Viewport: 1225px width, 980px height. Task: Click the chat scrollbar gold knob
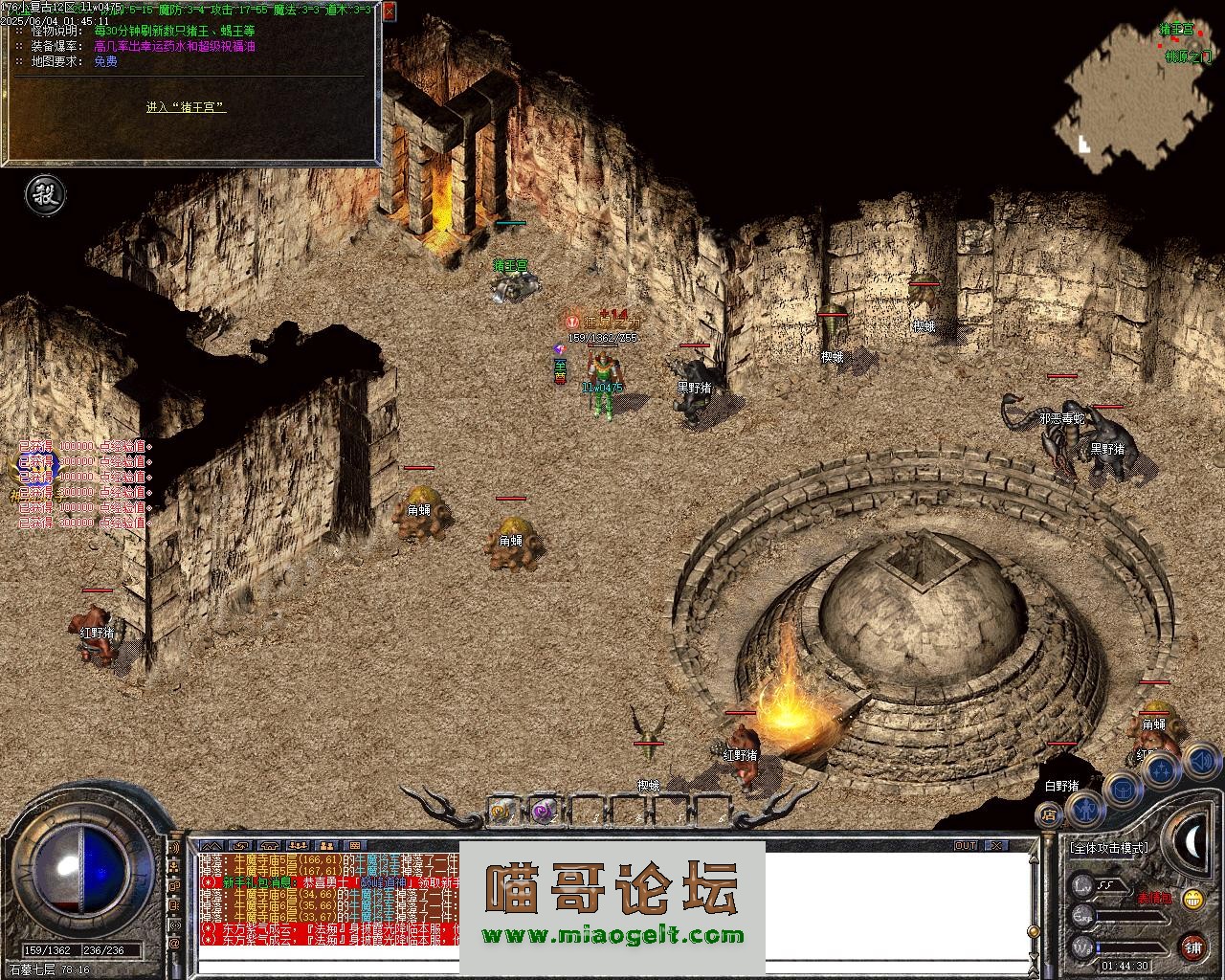tap(1033, 931)
